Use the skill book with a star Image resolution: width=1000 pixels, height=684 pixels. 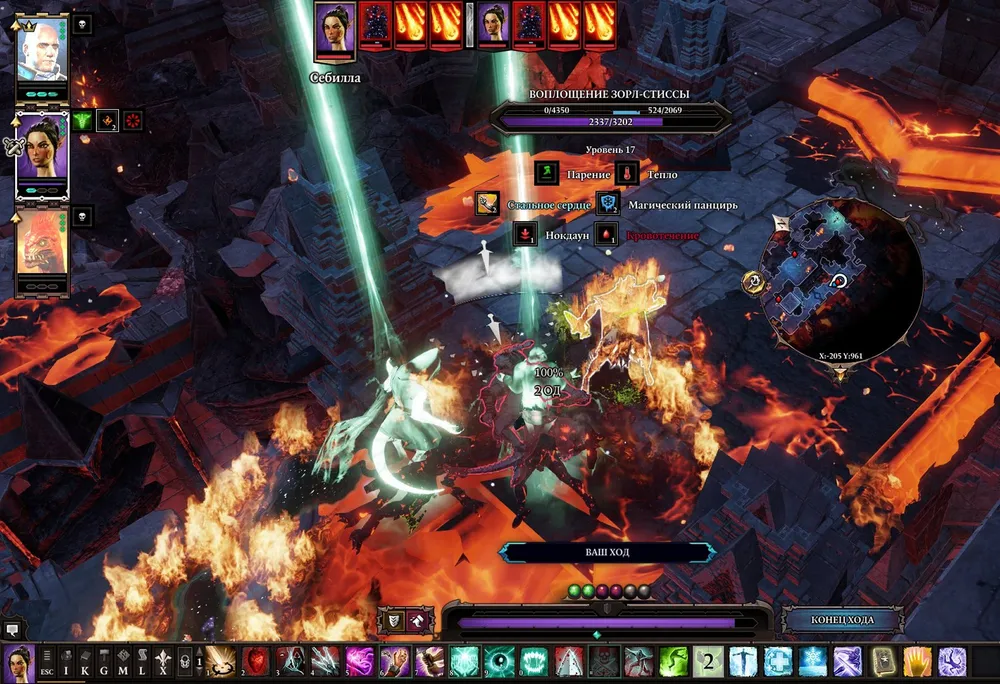881,661
